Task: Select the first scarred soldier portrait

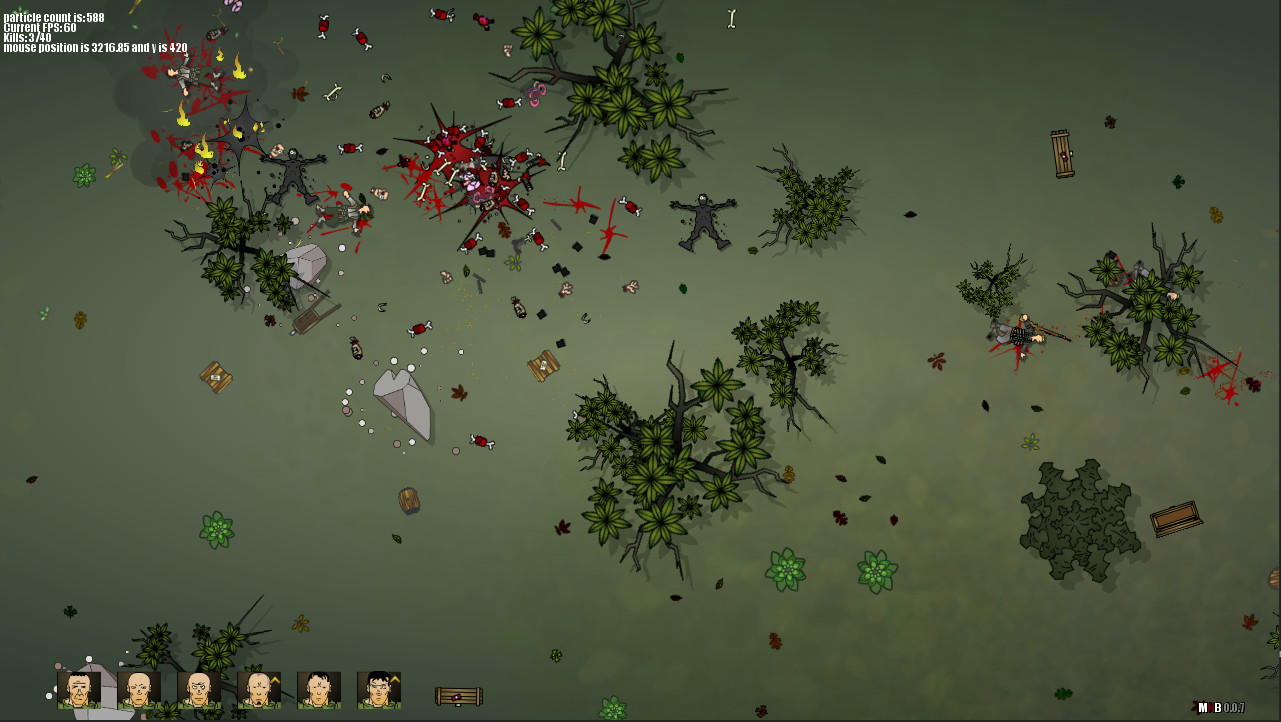Action: click(x=79, y=688)
